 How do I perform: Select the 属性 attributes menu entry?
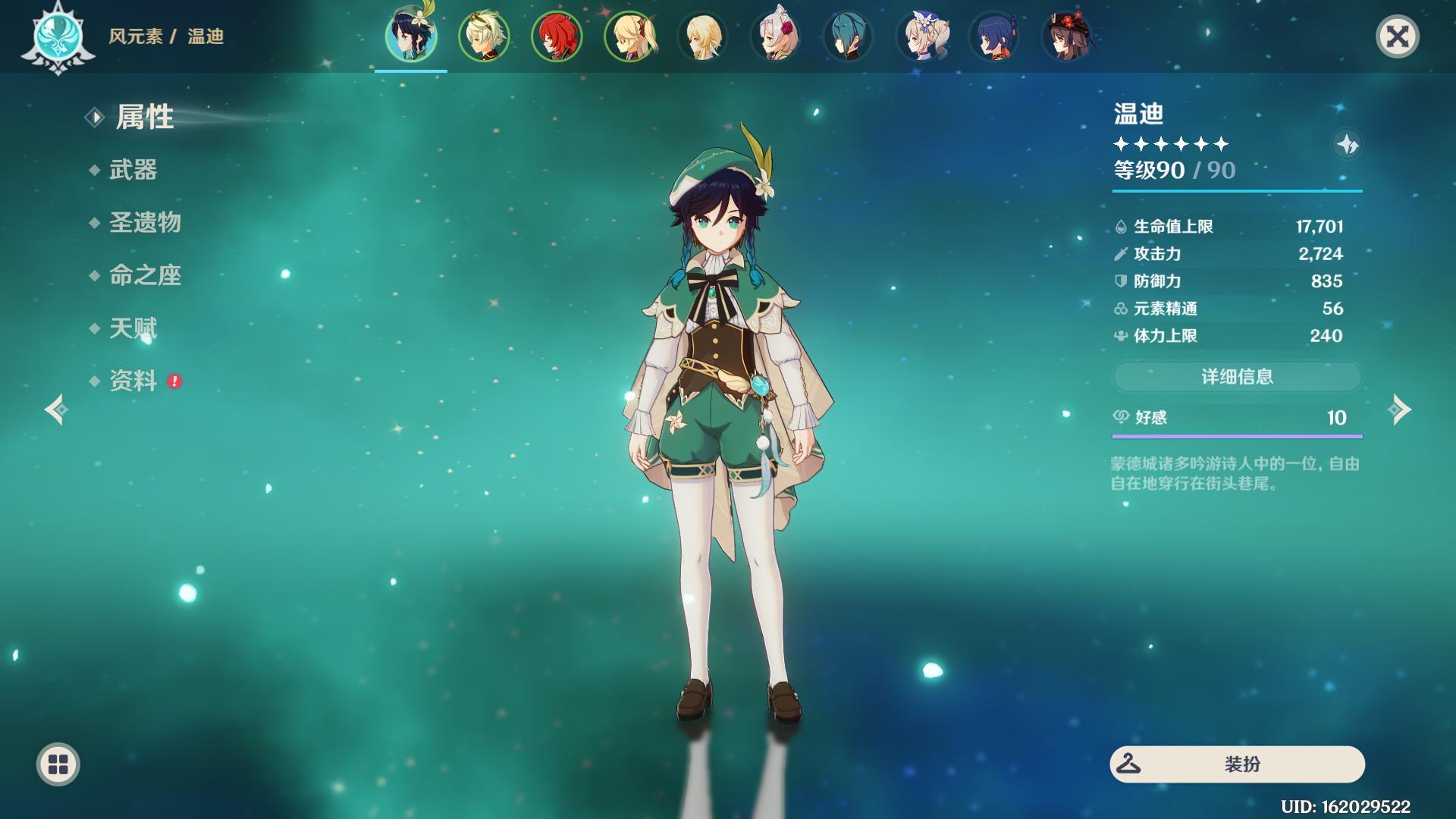click(144, 118)
